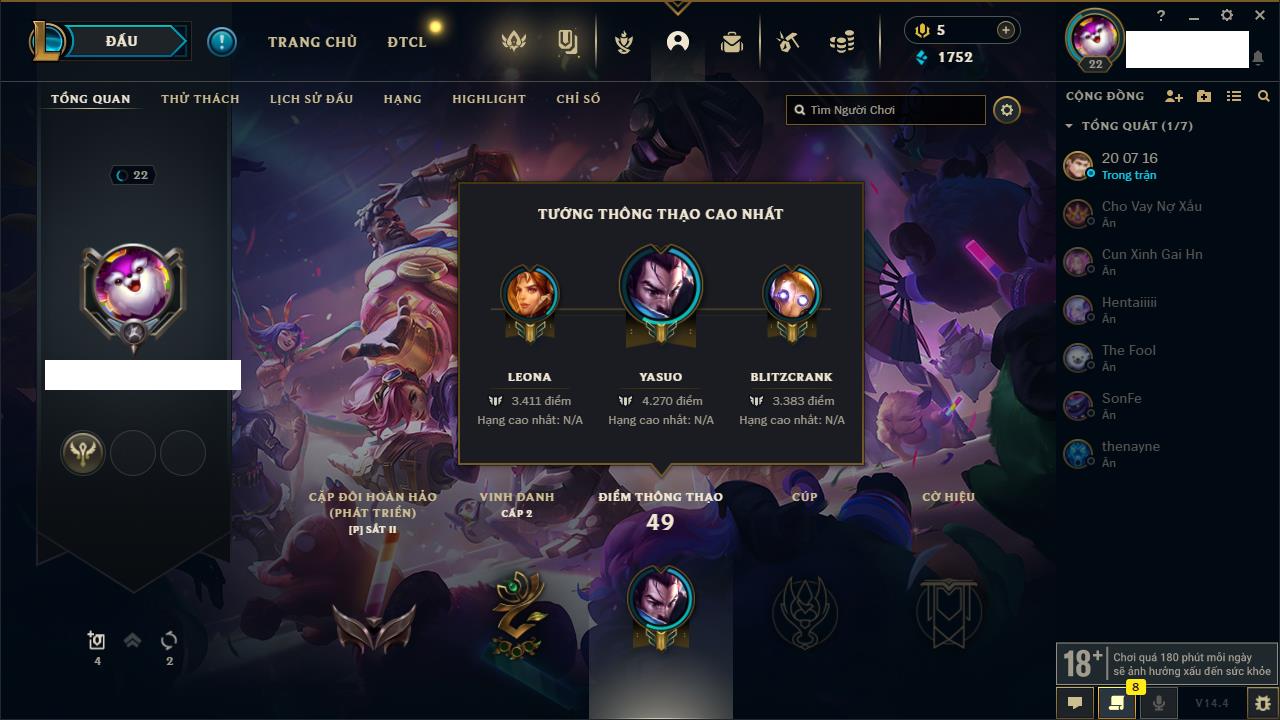Open the store coins icon
1280x720 pixels.
[842, 42]
